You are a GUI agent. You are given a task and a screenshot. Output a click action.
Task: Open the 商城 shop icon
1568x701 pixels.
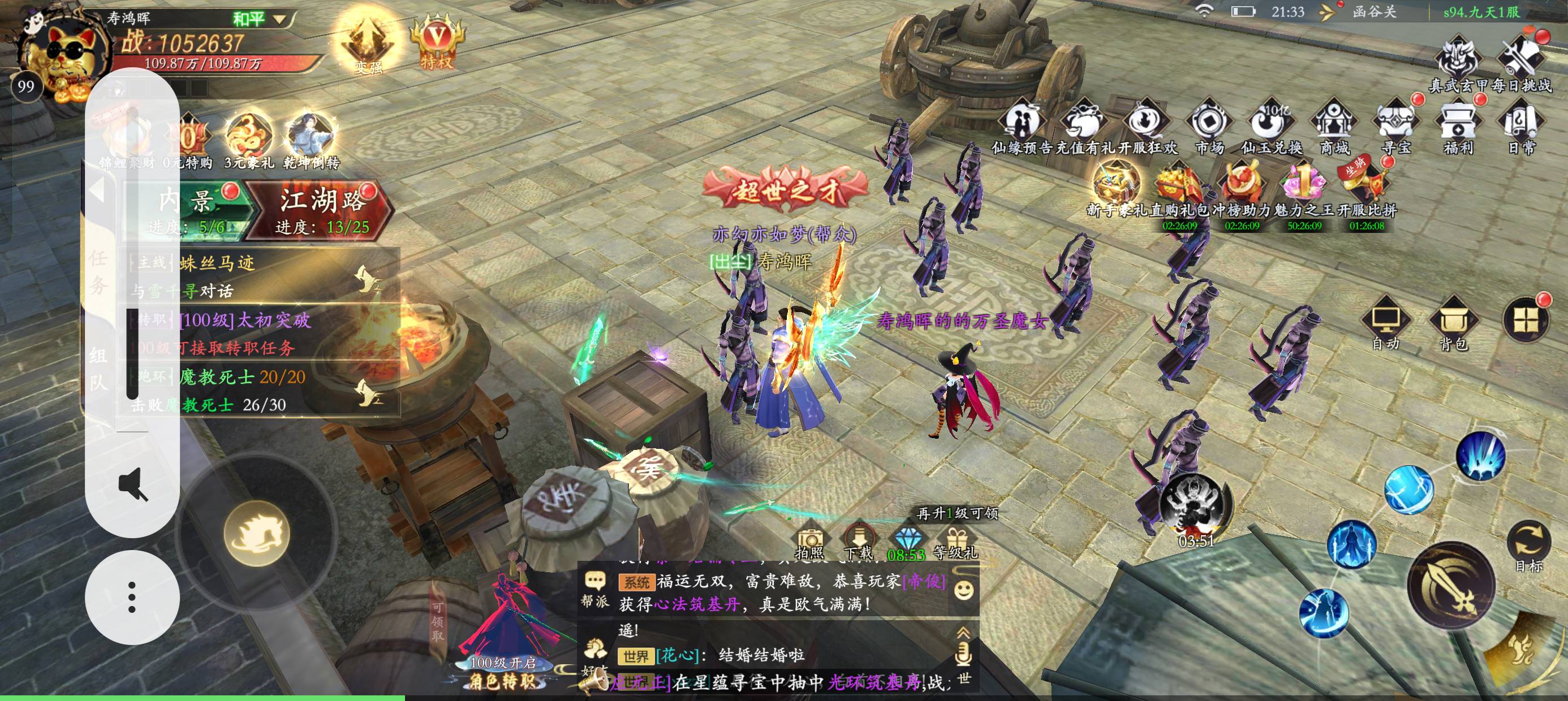click(1333, 128)
